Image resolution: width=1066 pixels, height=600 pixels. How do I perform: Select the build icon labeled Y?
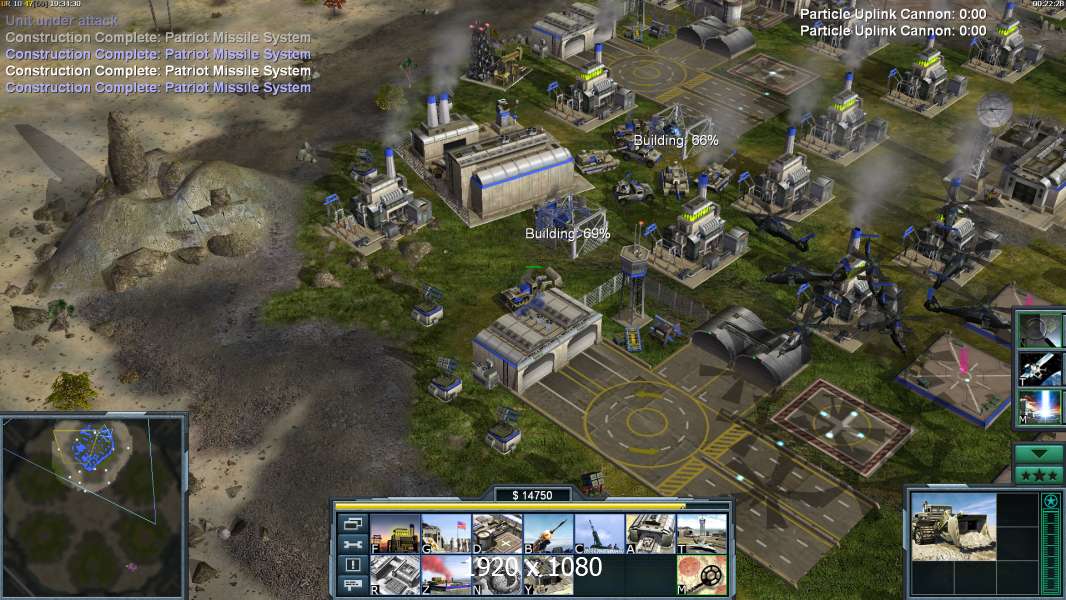point(548,575)
